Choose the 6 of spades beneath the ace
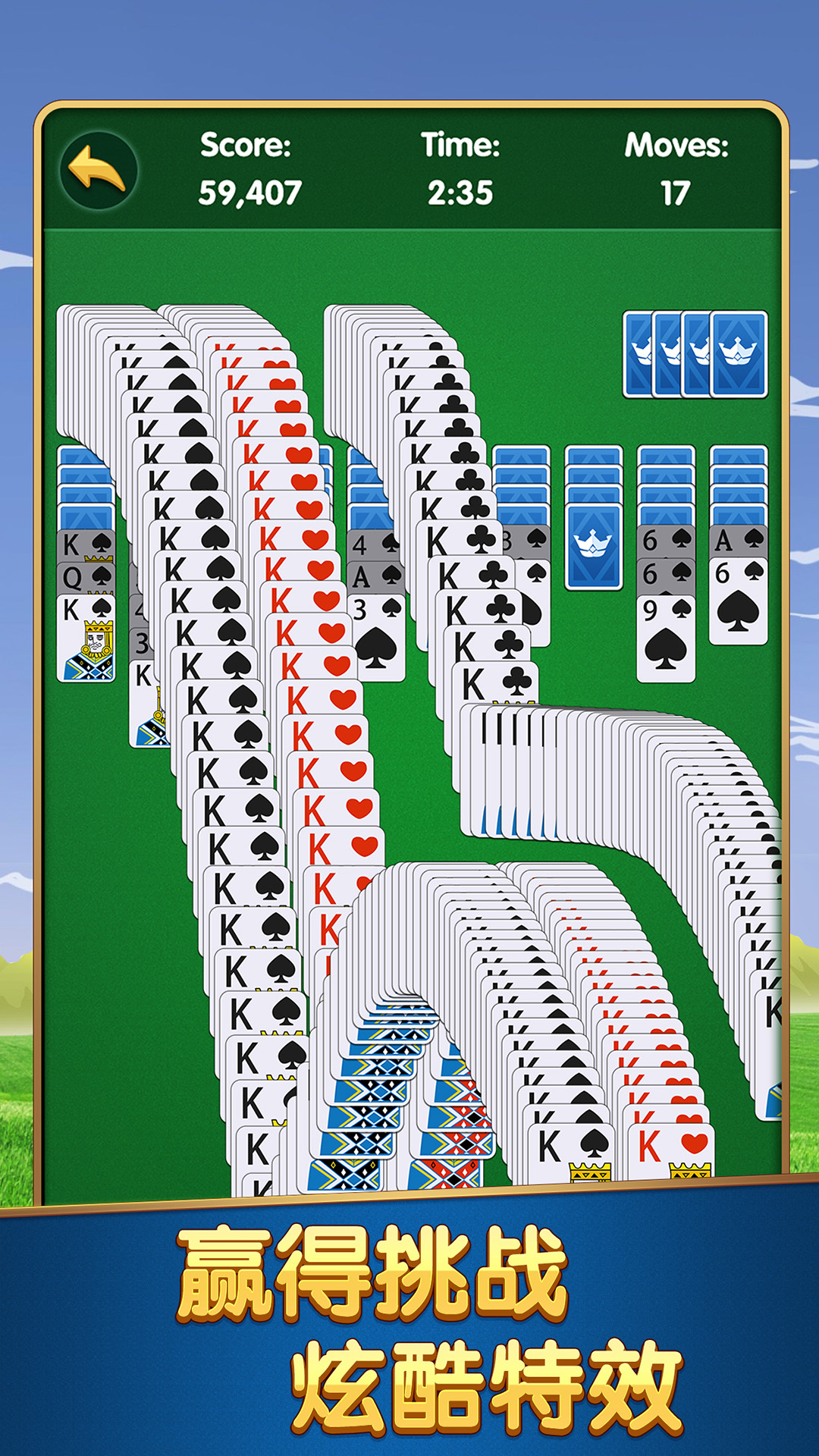 738,601
